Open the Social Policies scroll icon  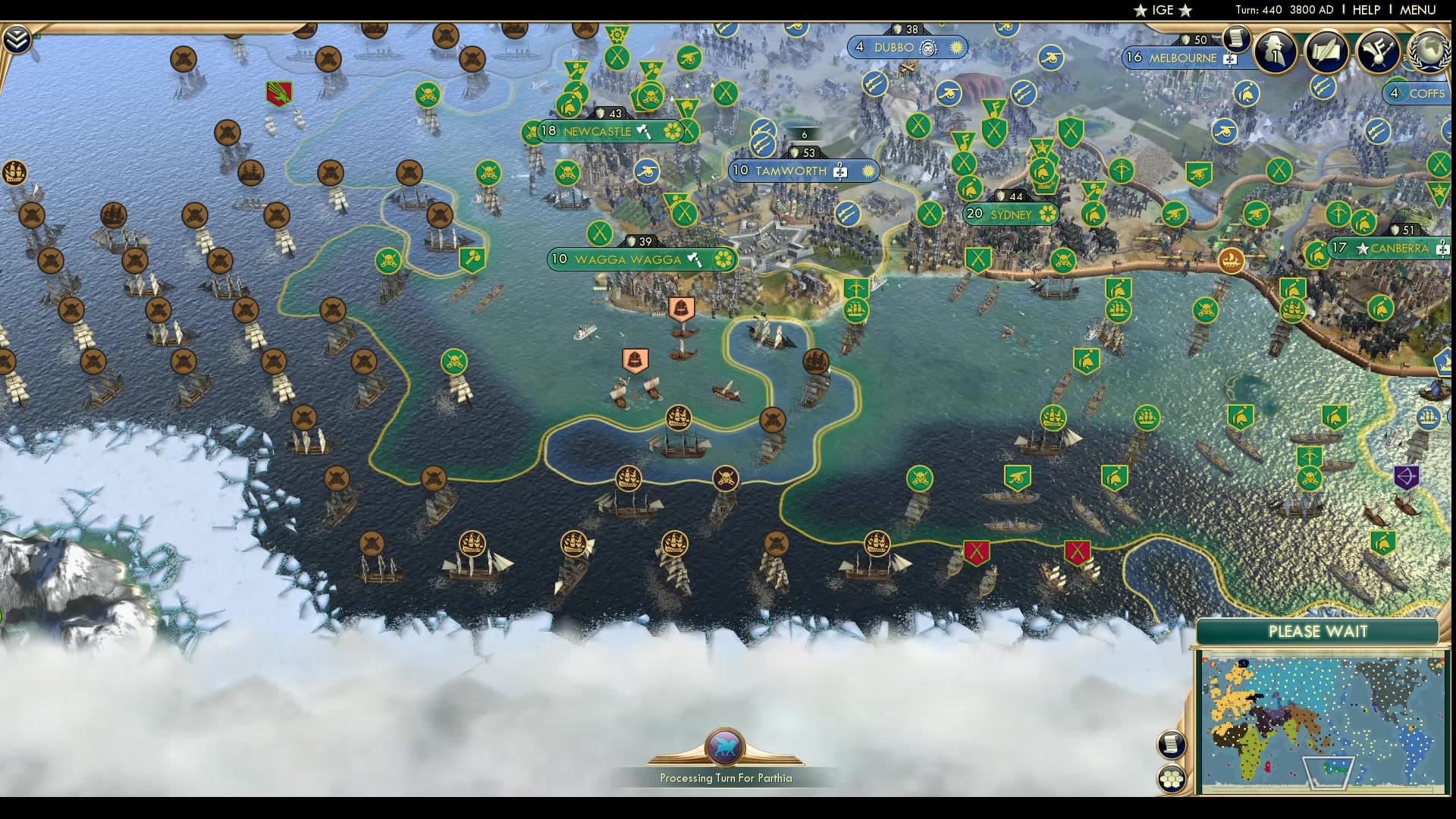(x=1326, y=52)
